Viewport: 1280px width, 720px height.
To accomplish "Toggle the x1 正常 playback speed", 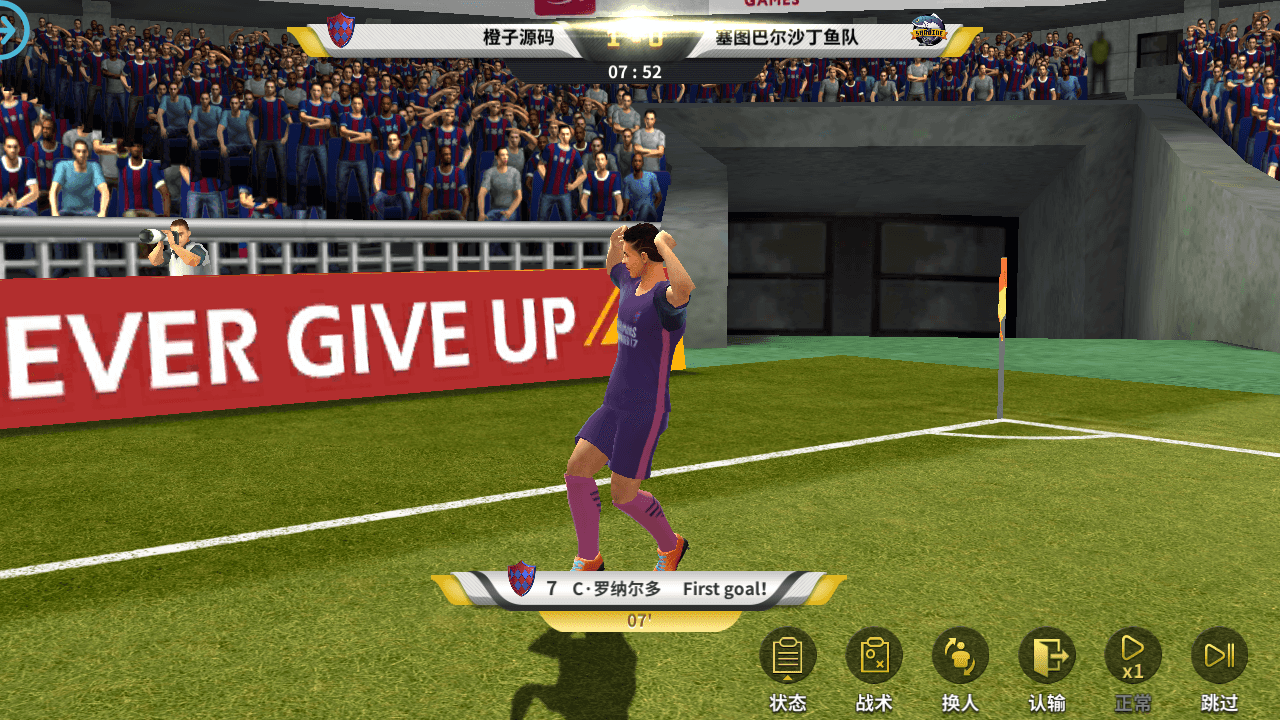I will tap(1133, 657).
